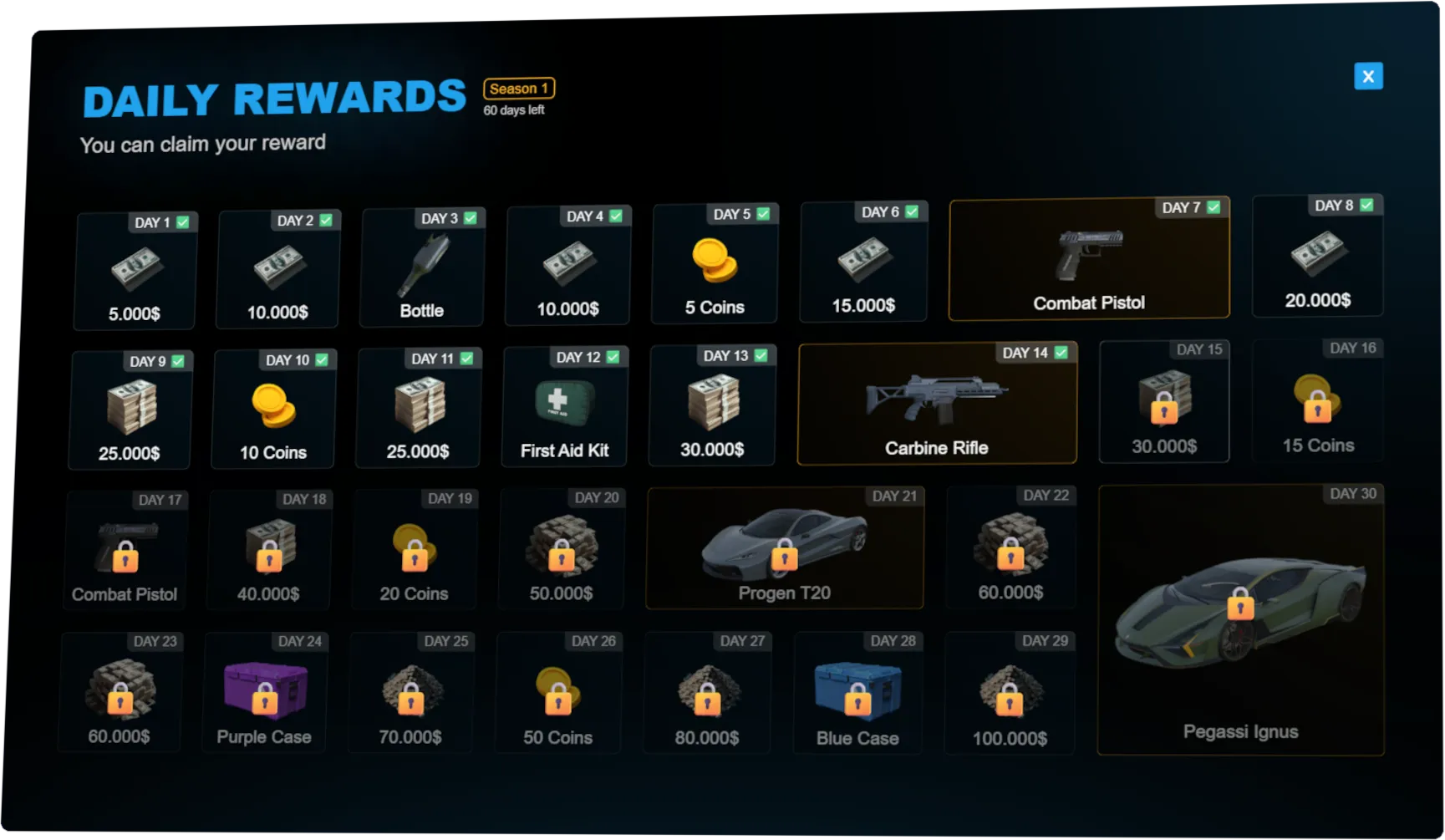Click the Pegassi Ignus car reward

tap(1240, 619)
